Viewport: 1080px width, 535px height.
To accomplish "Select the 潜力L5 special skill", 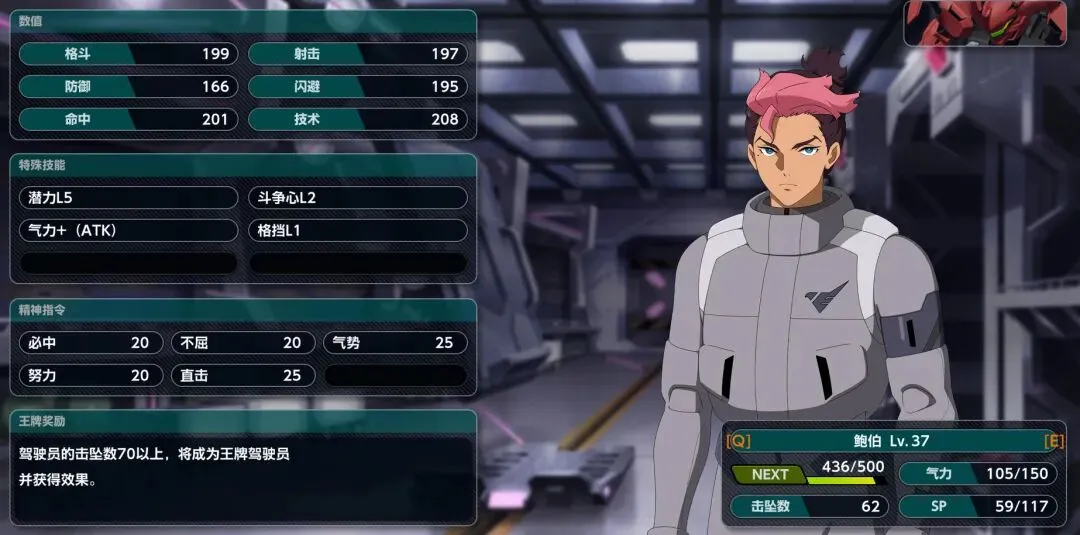I will point(128,198).
